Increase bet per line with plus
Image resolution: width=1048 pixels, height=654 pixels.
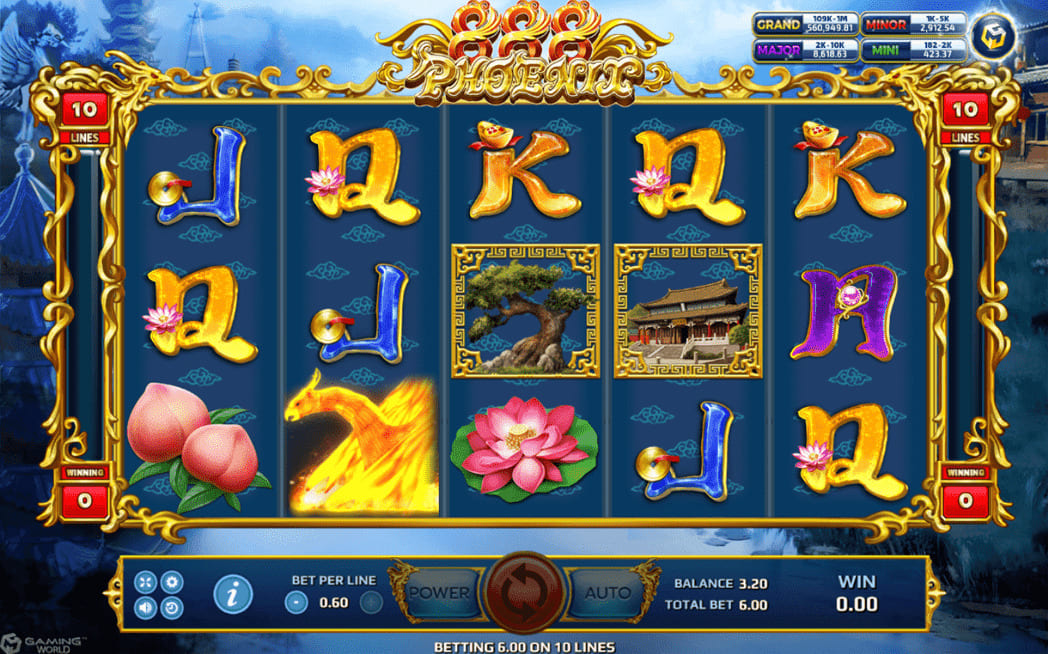click(370, 602)
